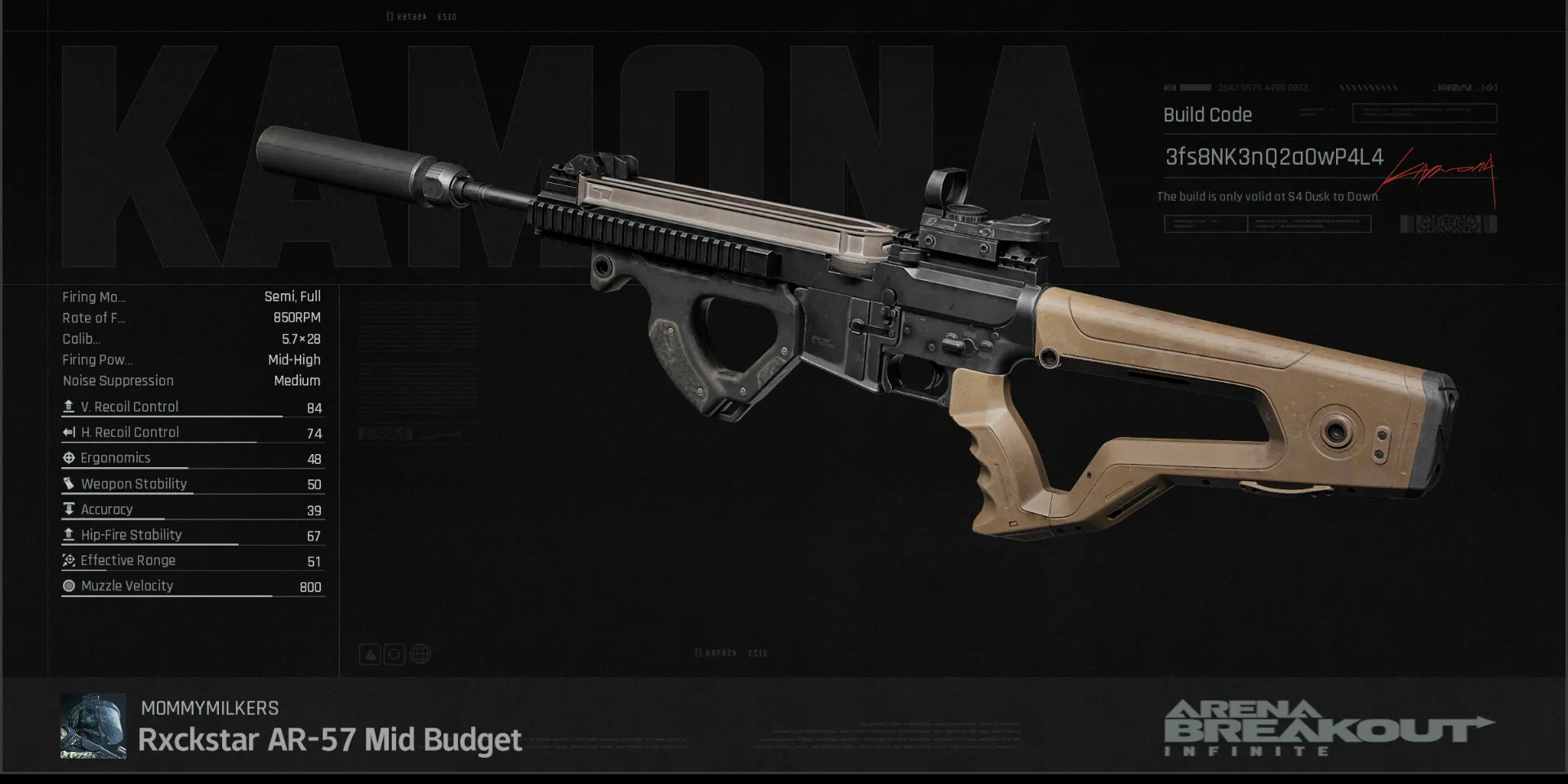This screenshot has width=1568, height=784.
Task: Expand the Firing Mode truncated label
Action: (94, 296)
